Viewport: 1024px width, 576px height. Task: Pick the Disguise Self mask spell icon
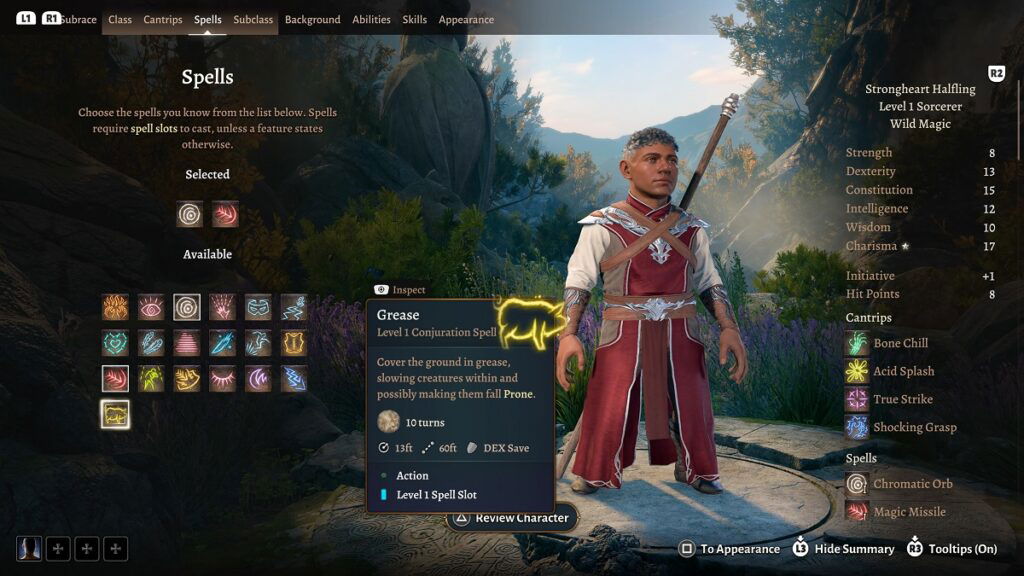click(x=258, y=307)
